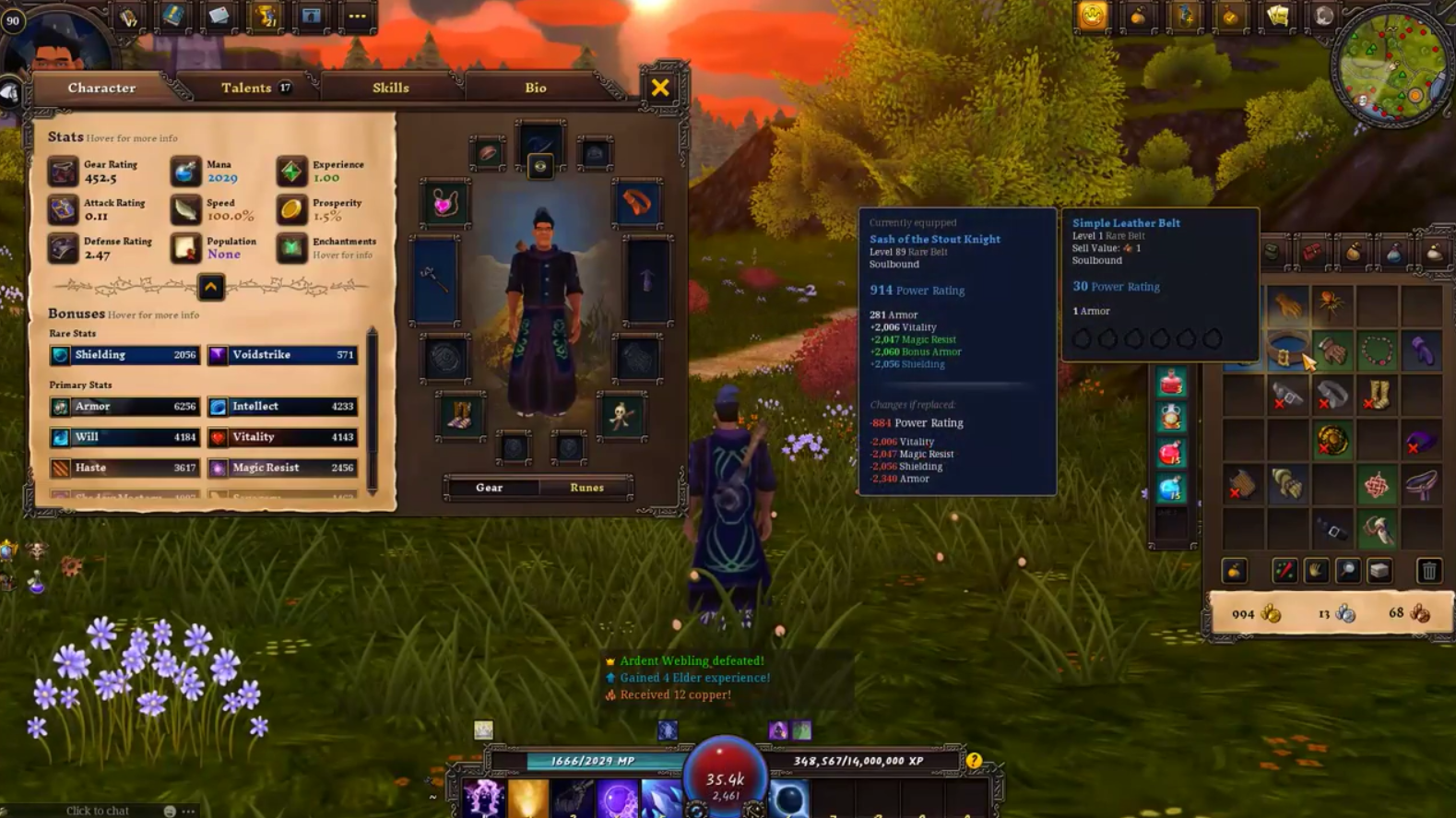
Task: Select the equipped boots slot
Action: pyautogui.click(x=460, y=416)
